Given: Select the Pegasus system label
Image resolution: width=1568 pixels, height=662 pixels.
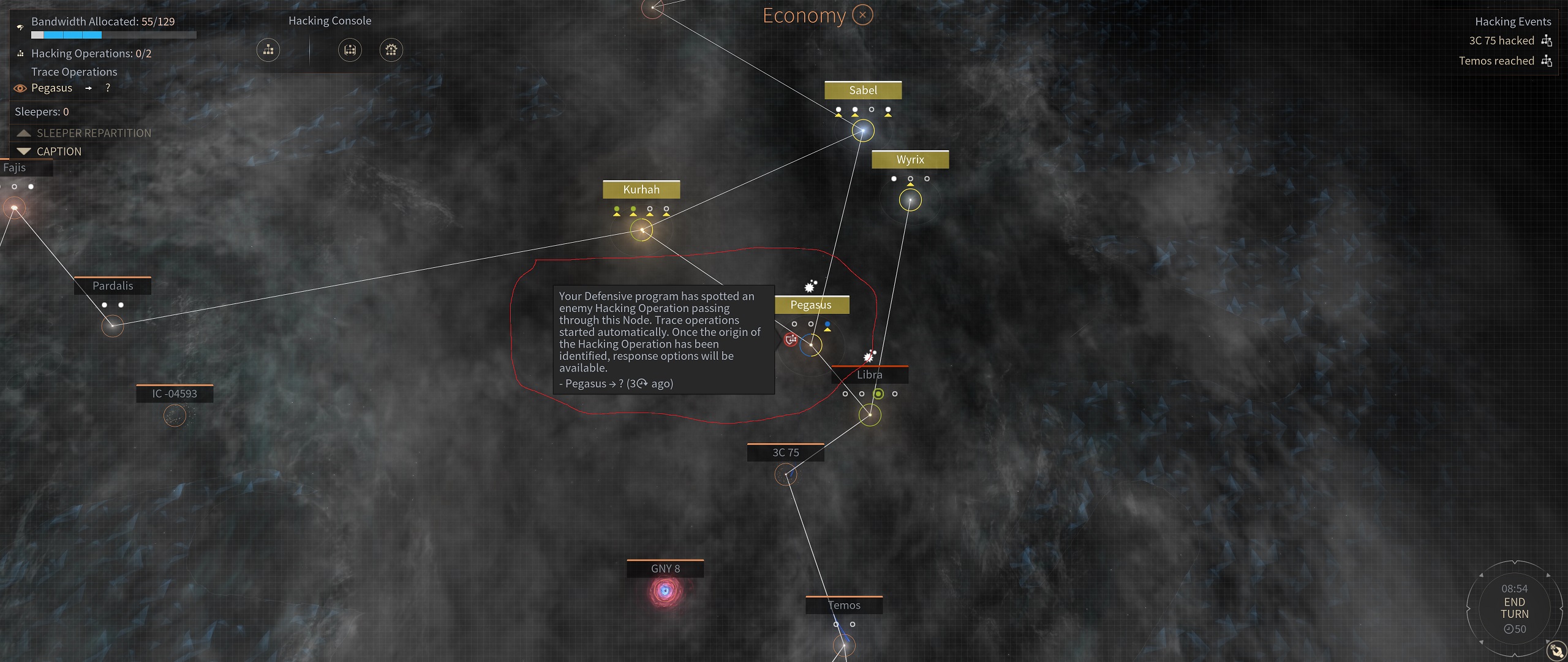Looking at the screenshot, I should (x=810, y=305).
